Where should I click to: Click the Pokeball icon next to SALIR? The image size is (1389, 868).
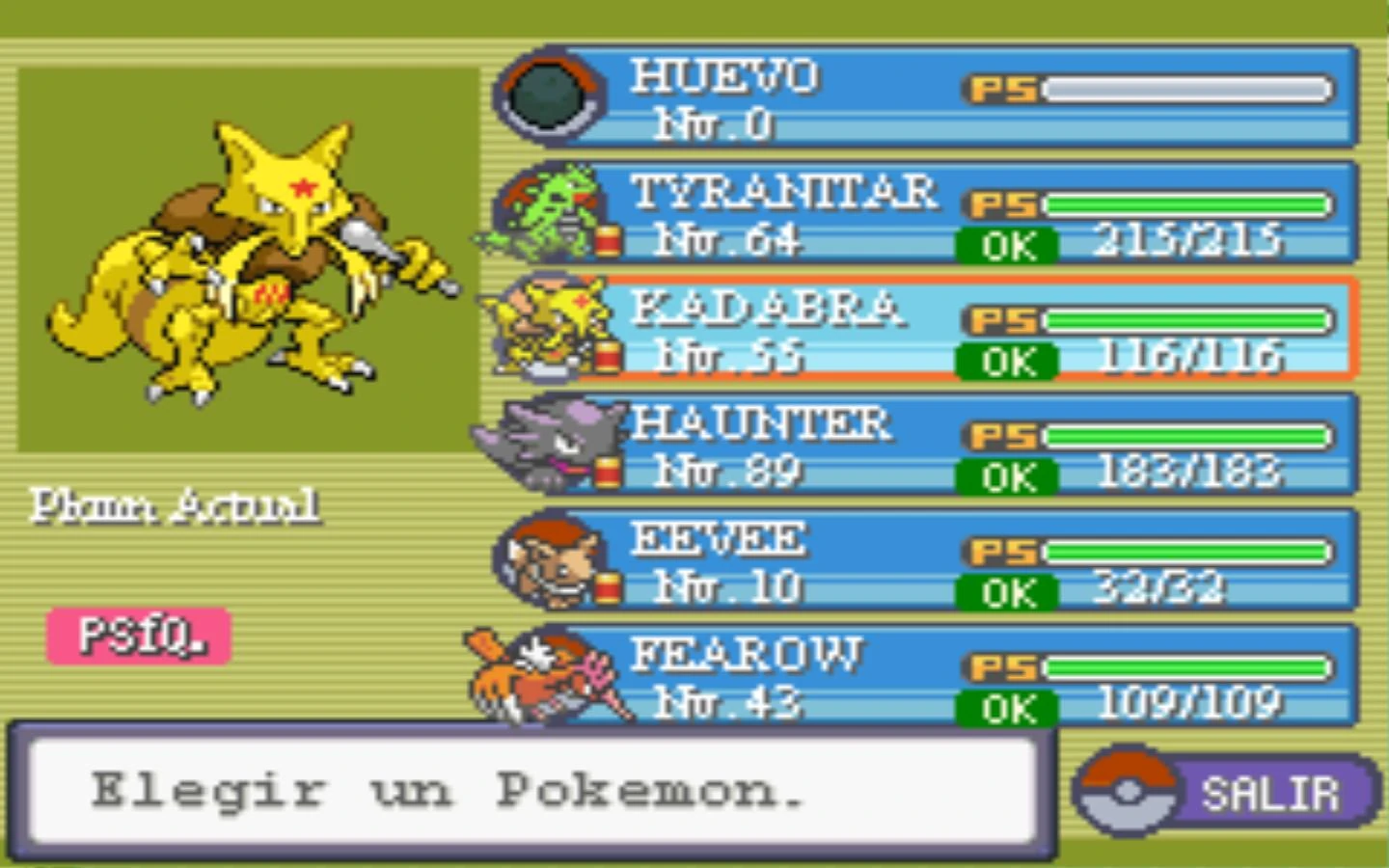[x=1125, y=791]
